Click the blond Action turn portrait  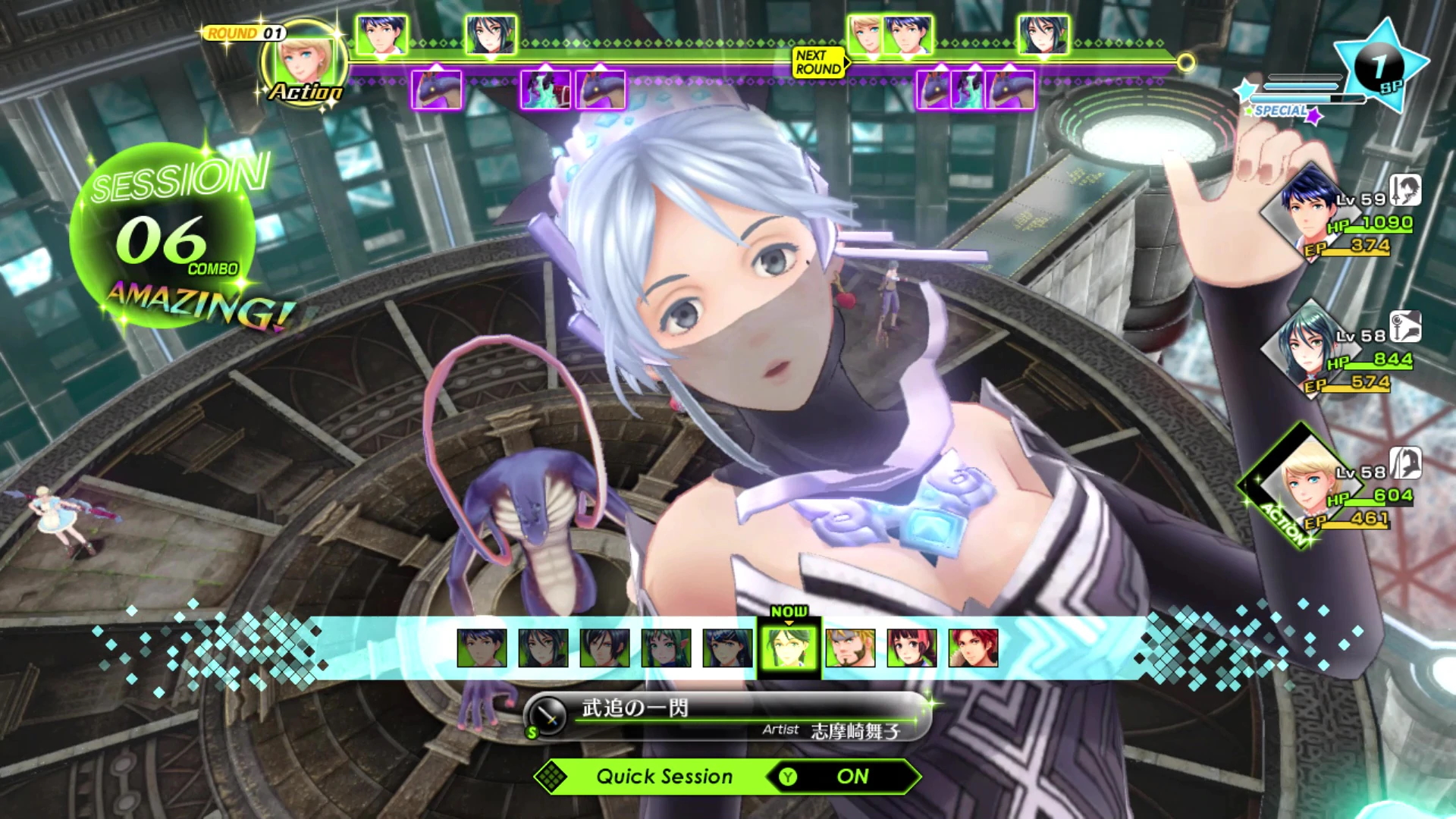click(306, 62)
